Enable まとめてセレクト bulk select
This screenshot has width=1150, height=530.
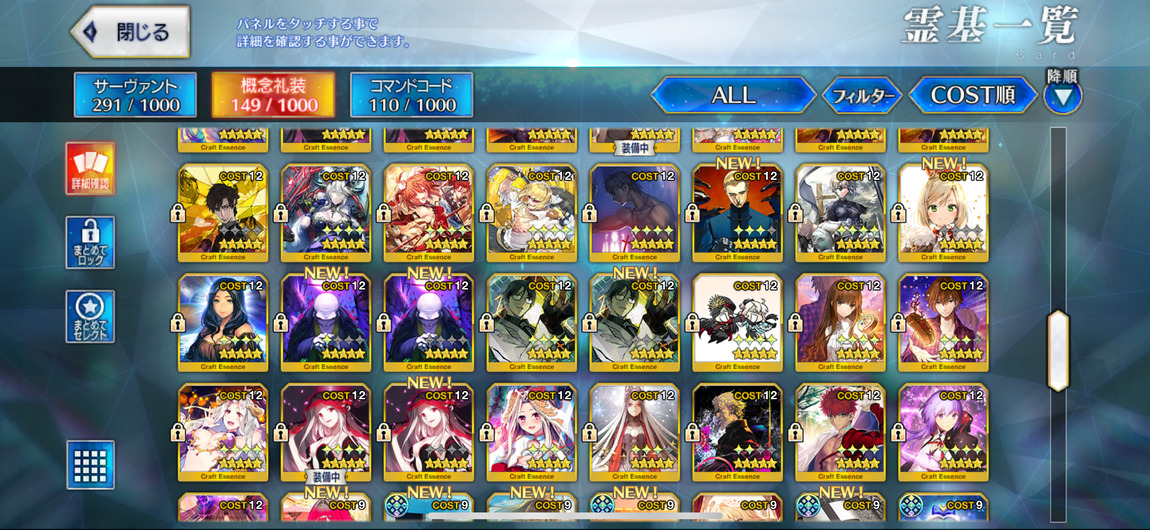[x=90, y=316]
